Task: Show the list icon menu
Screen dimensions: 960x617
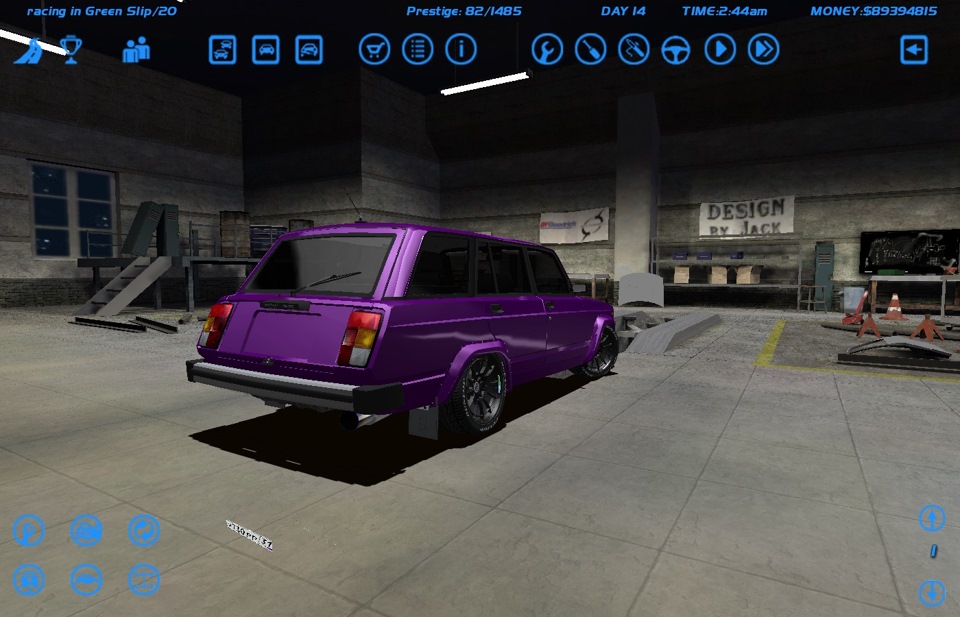Action: [x=417, y=49]
